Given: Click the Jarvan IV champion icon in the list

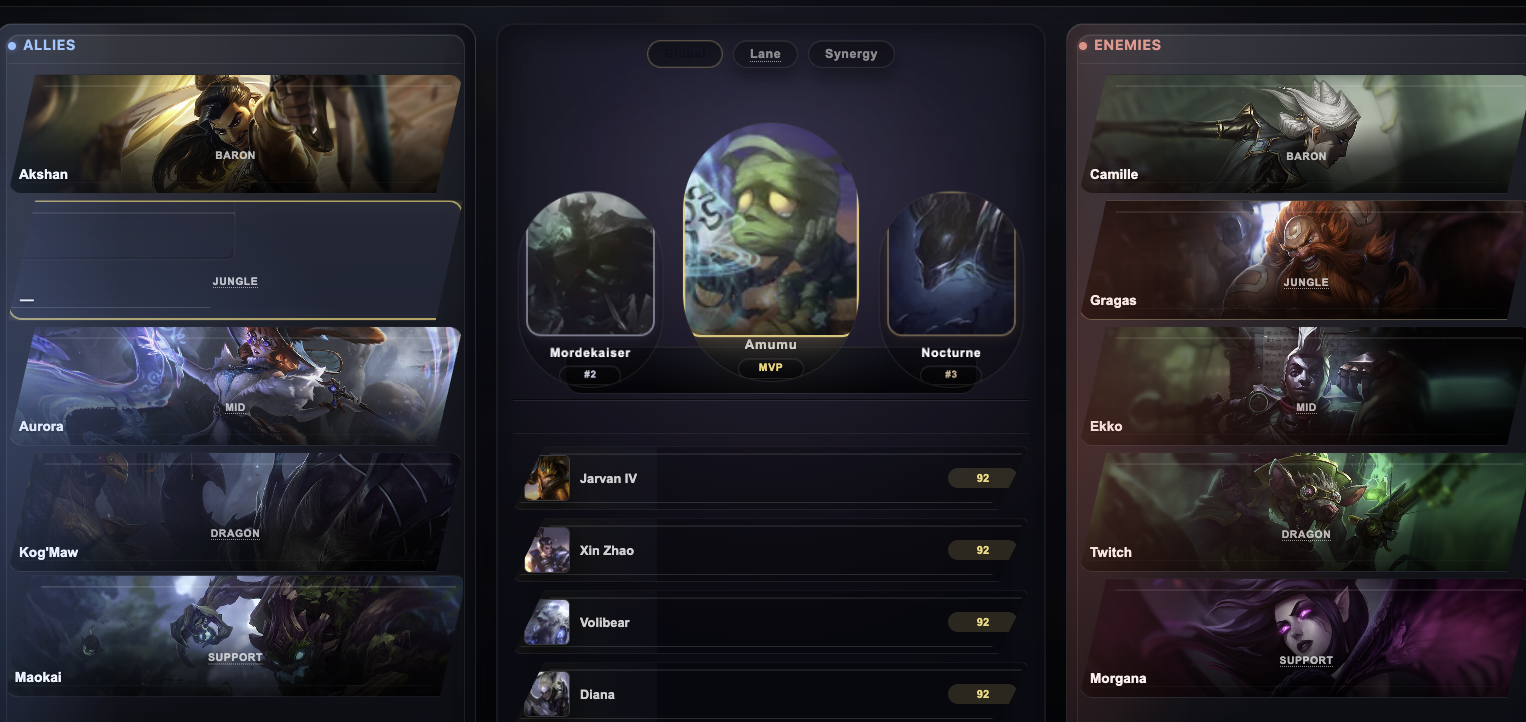Looking at the screenshot, I should coord(547,478).
